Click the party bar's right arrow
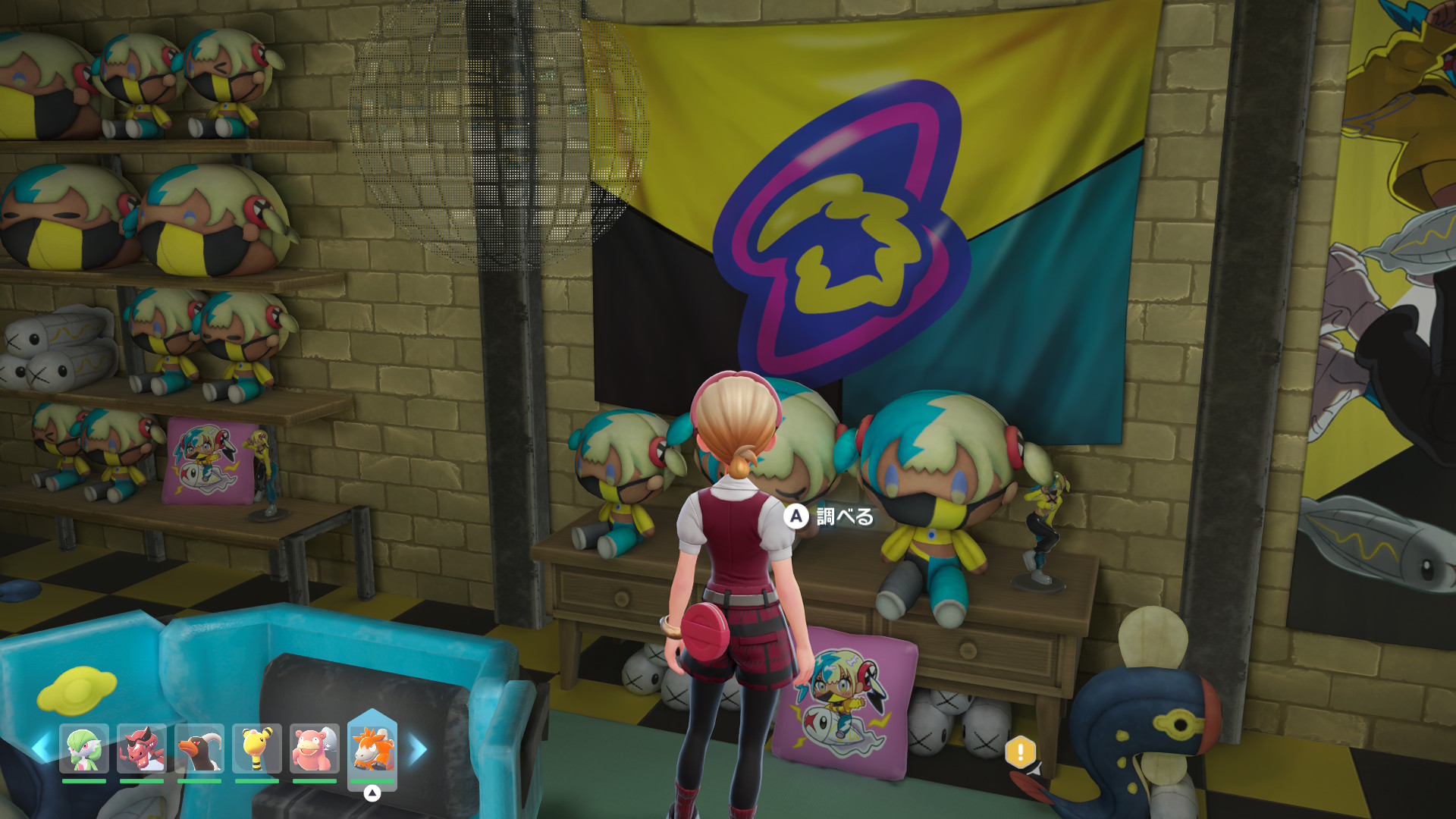1456x819 pixels. tap(418, 749)
